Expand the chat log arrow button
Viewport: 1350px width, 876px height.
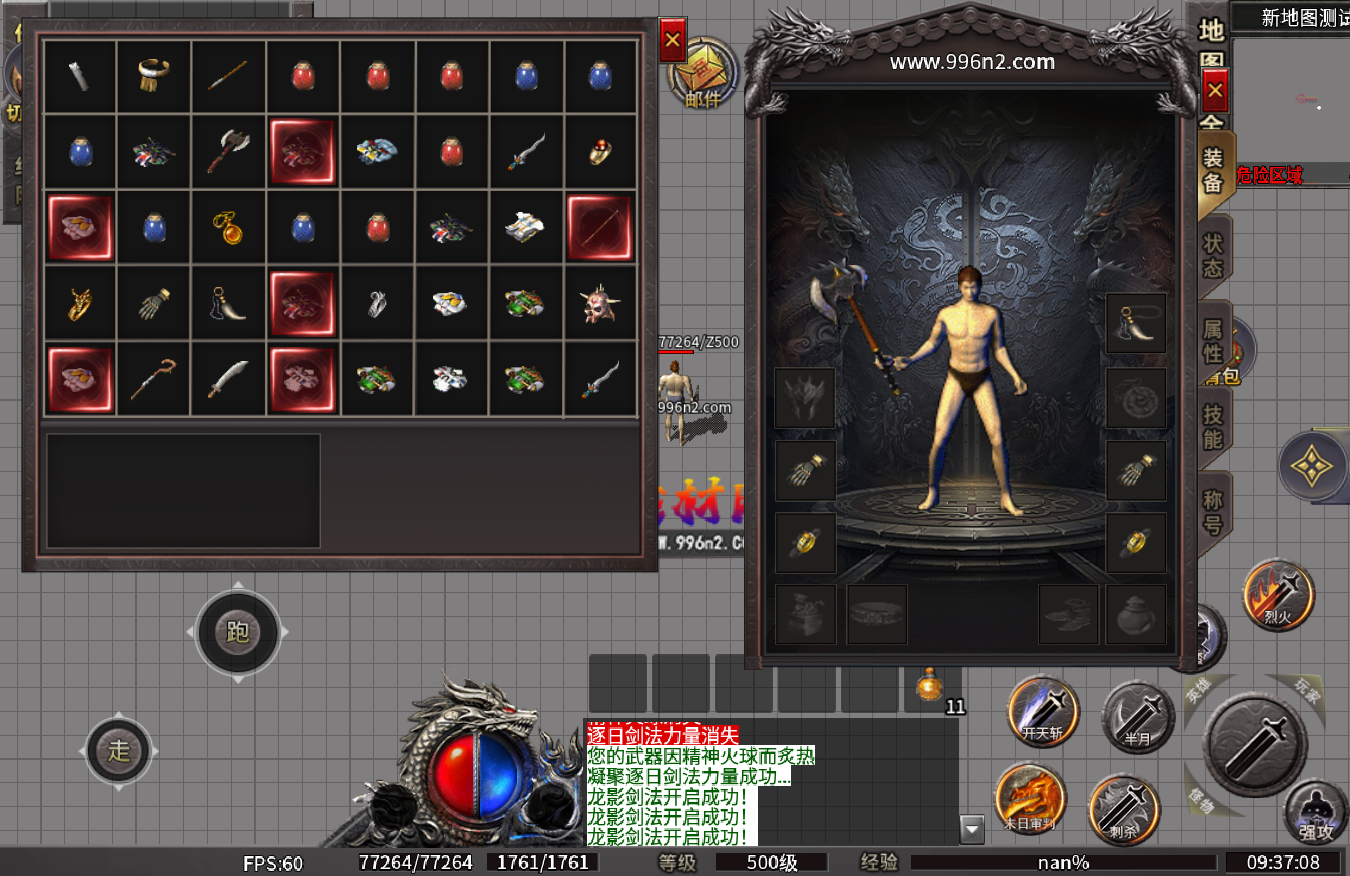coord(972,828)
